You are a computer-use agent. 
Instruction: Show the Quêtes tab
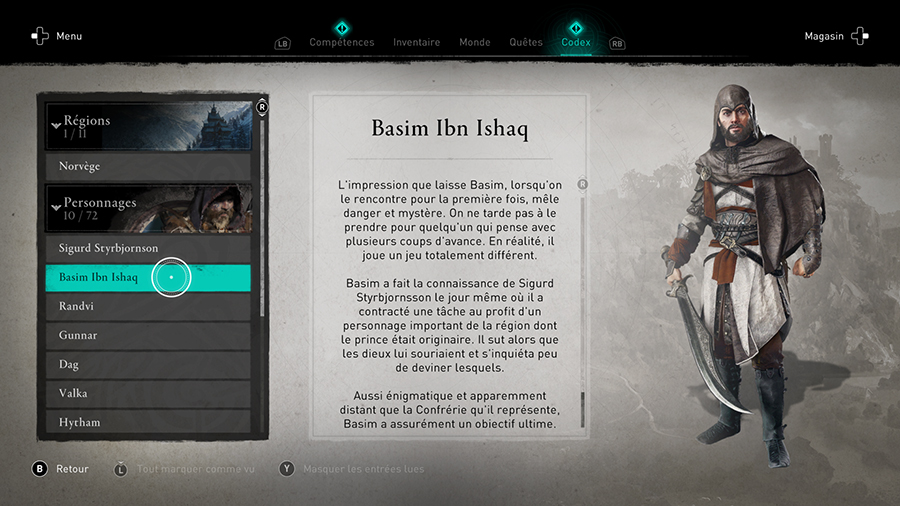pos(525,42)
